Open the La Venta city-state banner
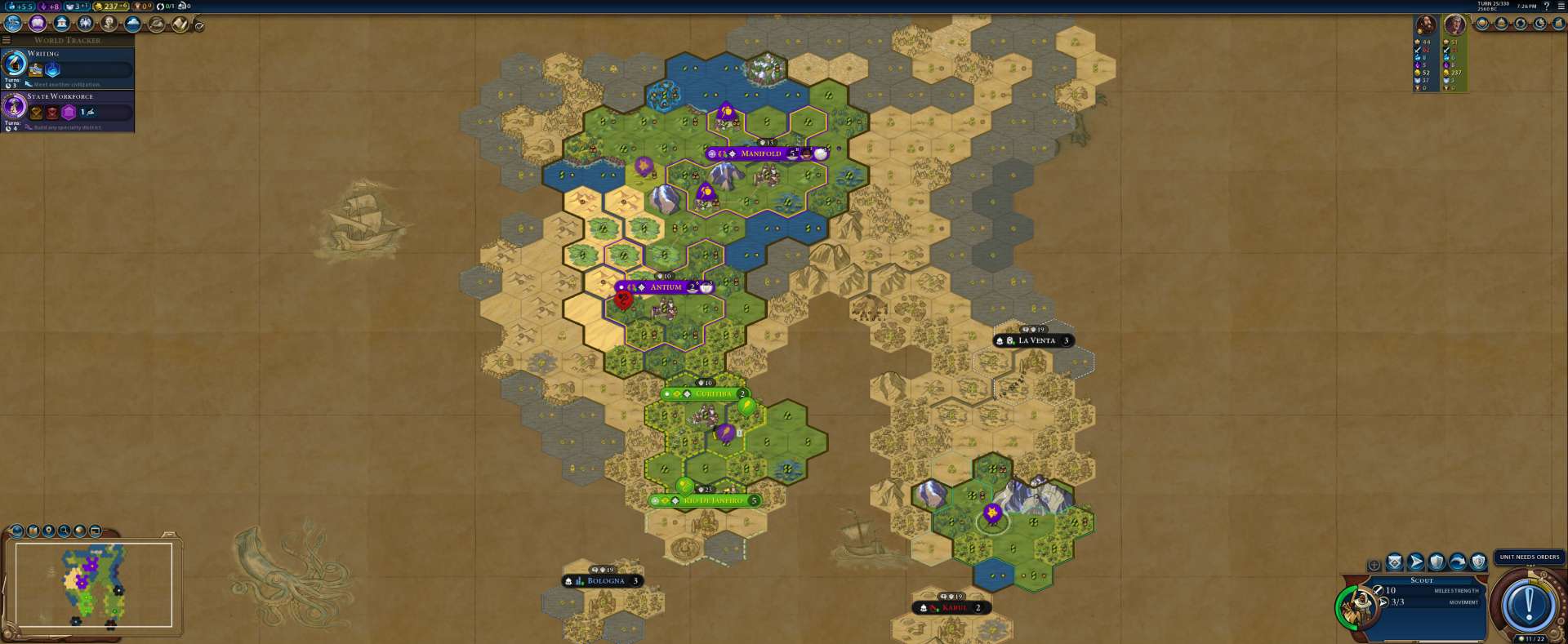Screen dimensions: 1568x644 click(1036, 340)
